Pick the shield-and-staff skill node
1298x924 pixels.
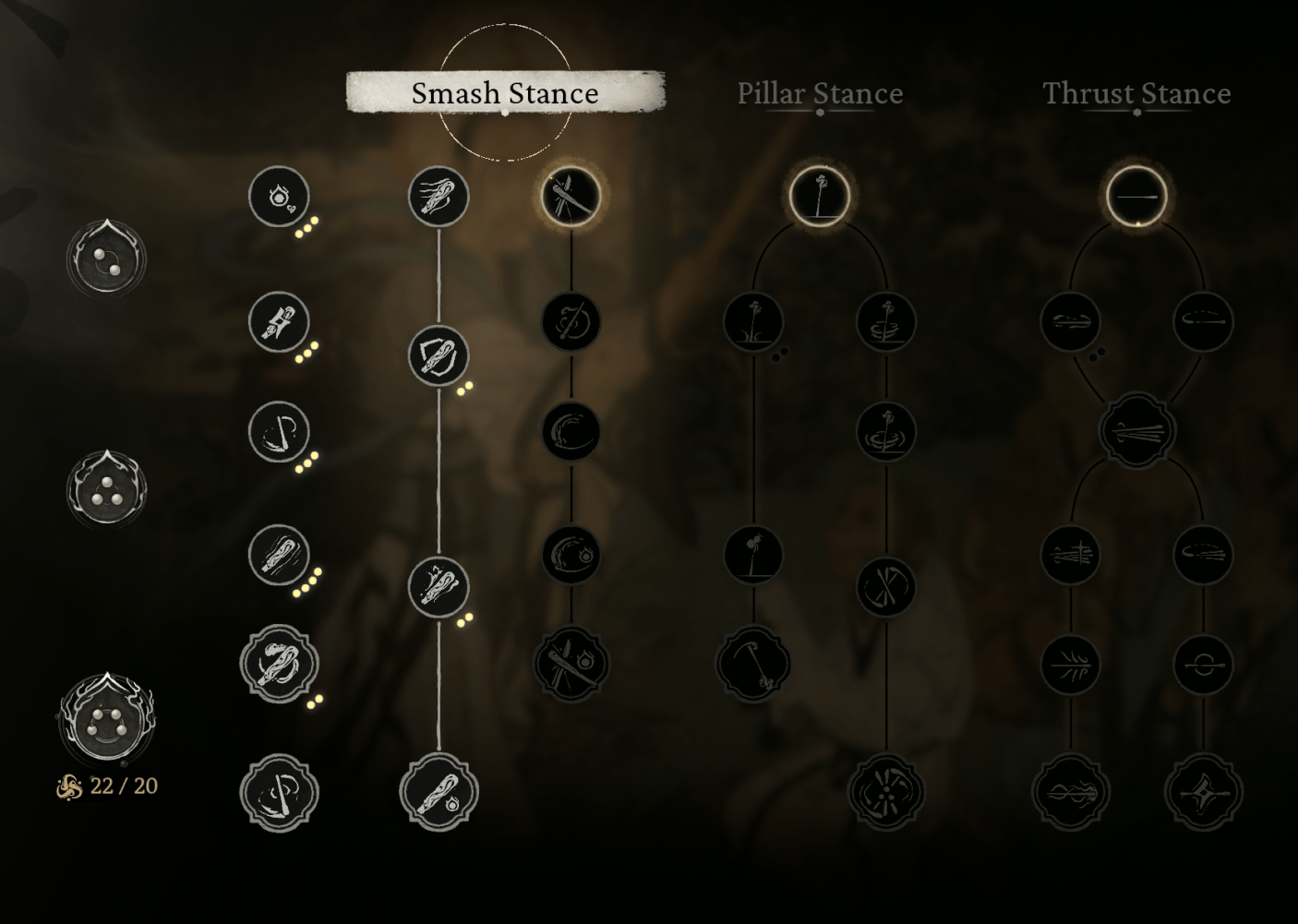[439, 355]
